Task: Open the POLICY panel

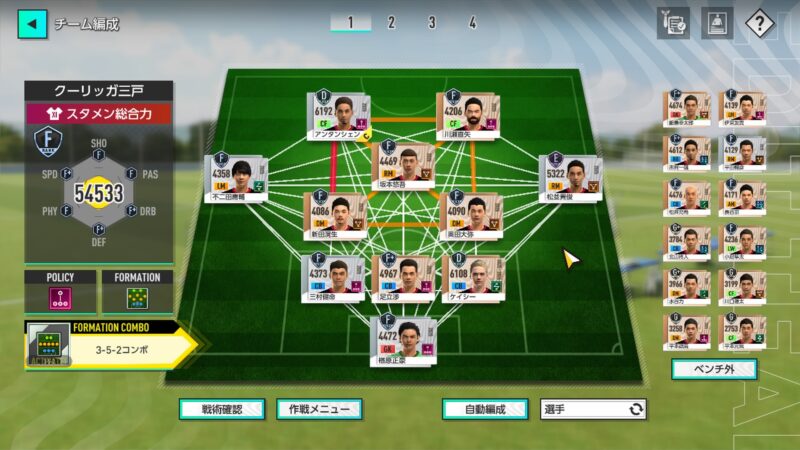Action: (x=60, y=292)
